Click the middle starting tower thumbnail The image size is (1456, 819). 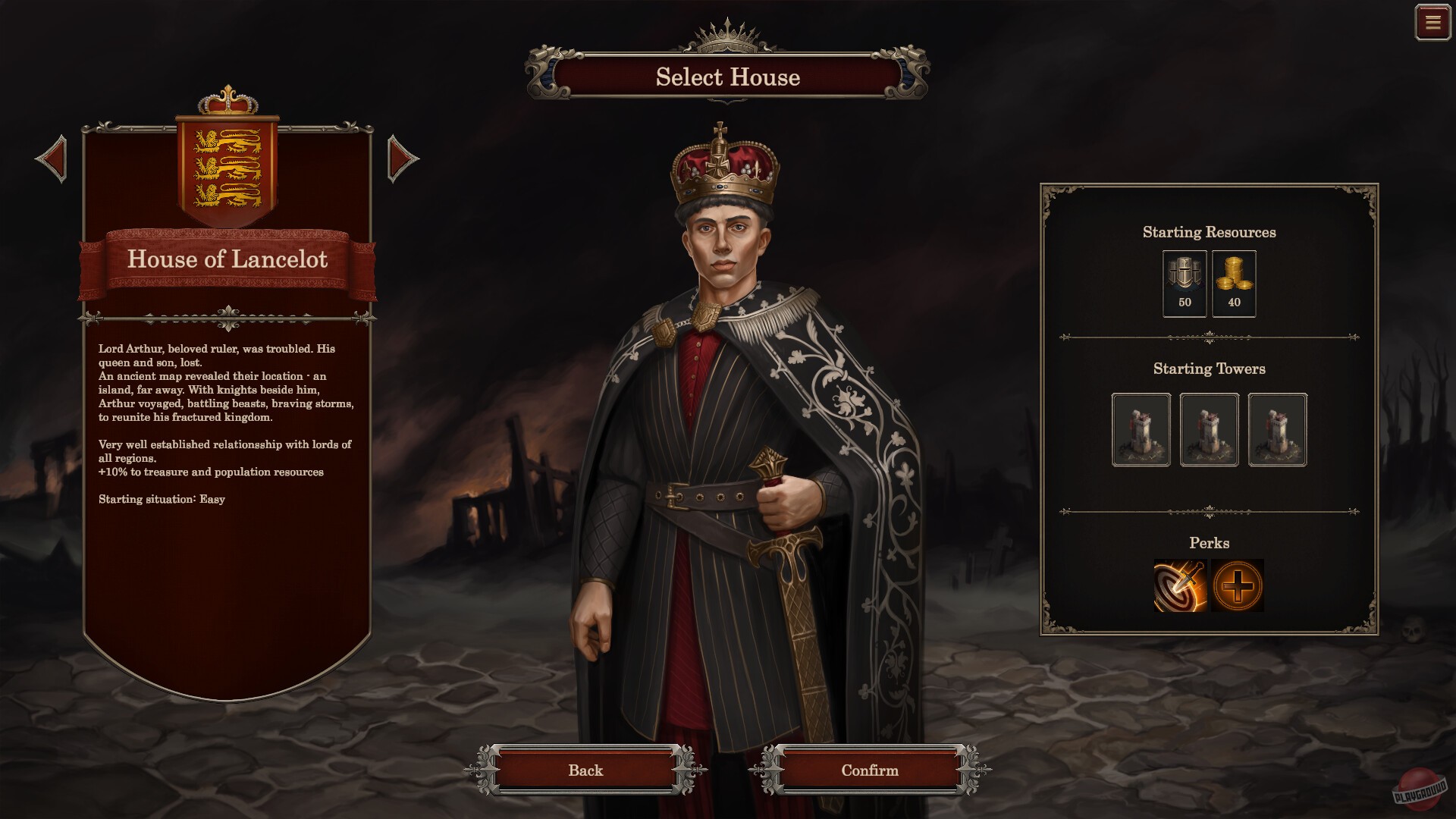pyautogui.click(x=1209, y=430)
